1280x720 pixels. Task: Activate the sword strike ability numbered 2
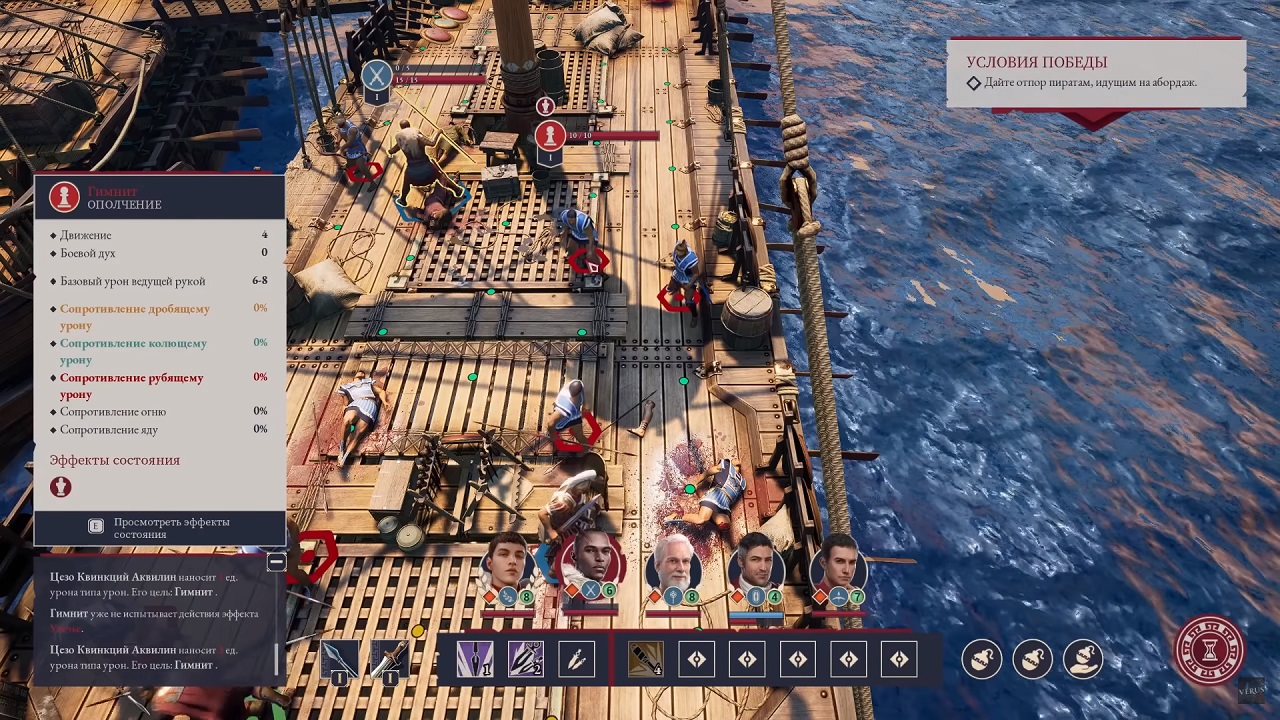(525, 659)
